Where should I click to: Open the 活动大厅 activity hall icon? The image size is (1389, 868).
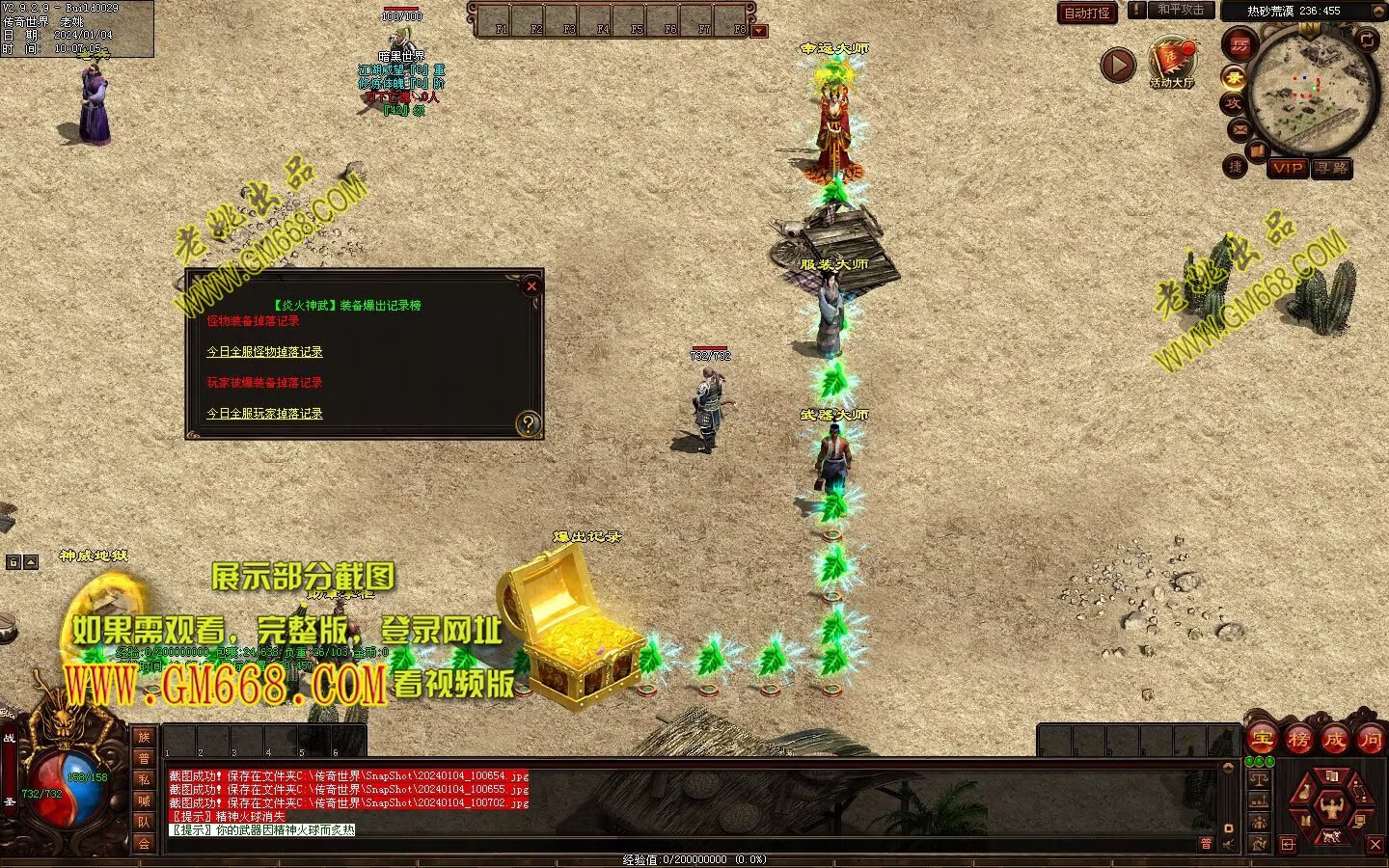(x=1171, y=64)
